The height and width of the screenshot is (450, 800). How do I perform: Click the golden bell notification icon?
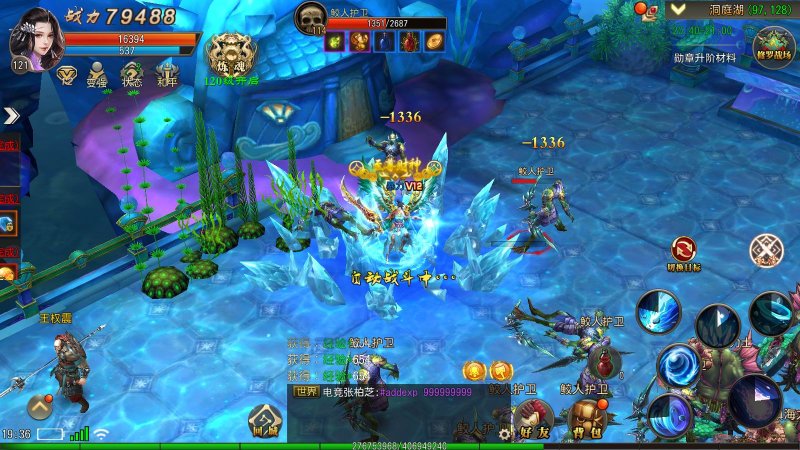(x=473, y=372)
